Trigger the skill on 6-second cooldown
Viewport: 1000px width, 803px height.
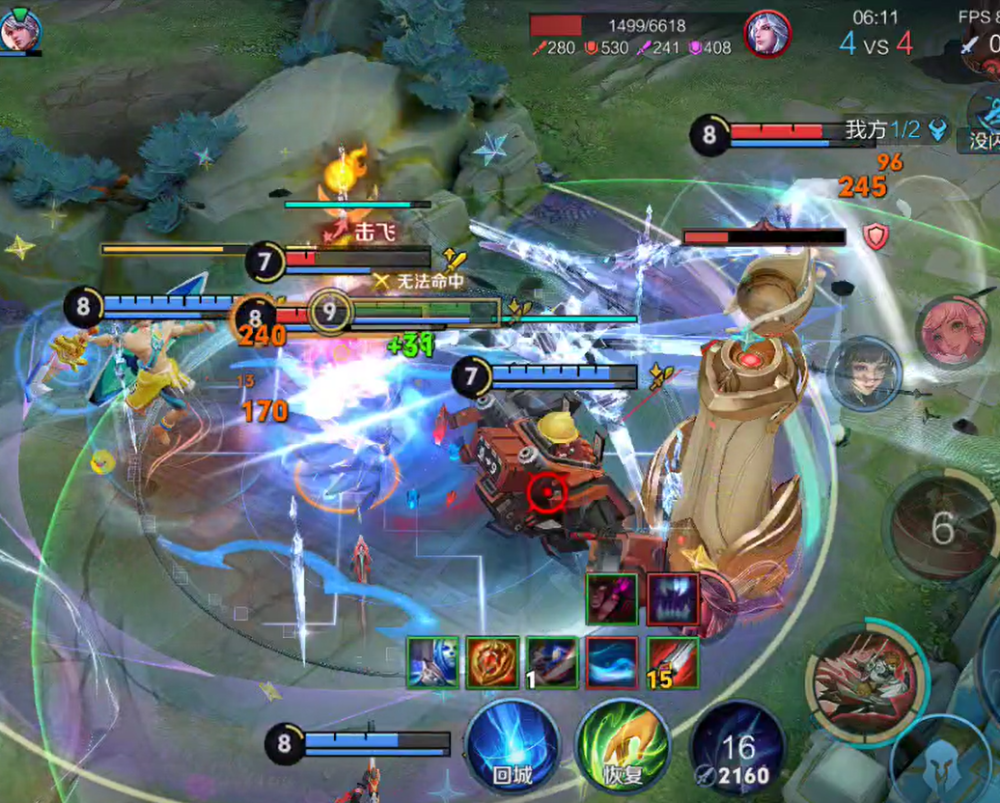(942, 527)
